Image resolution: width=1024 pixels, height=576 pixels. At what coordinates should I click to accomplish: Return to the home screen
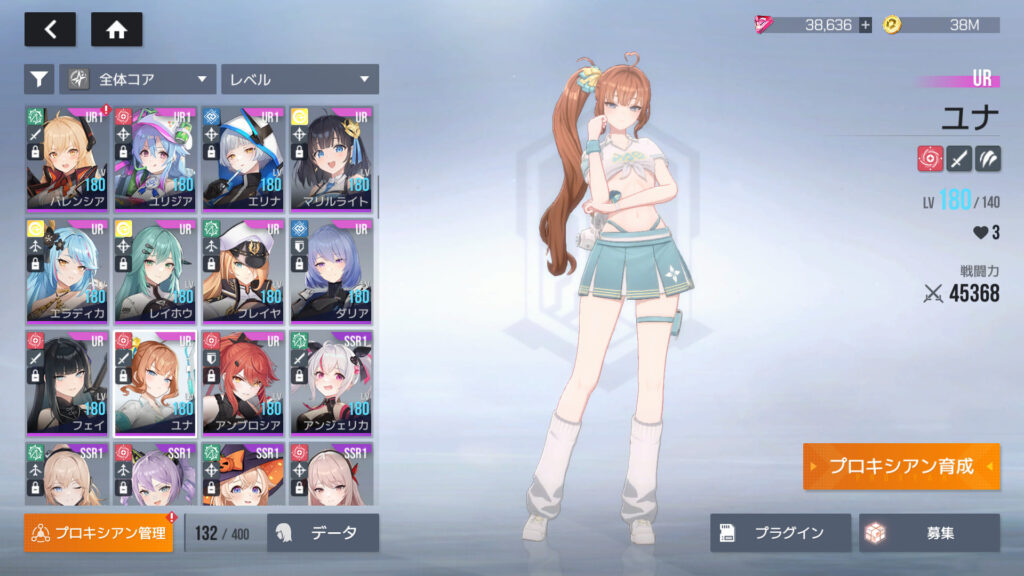pos(116,29)
